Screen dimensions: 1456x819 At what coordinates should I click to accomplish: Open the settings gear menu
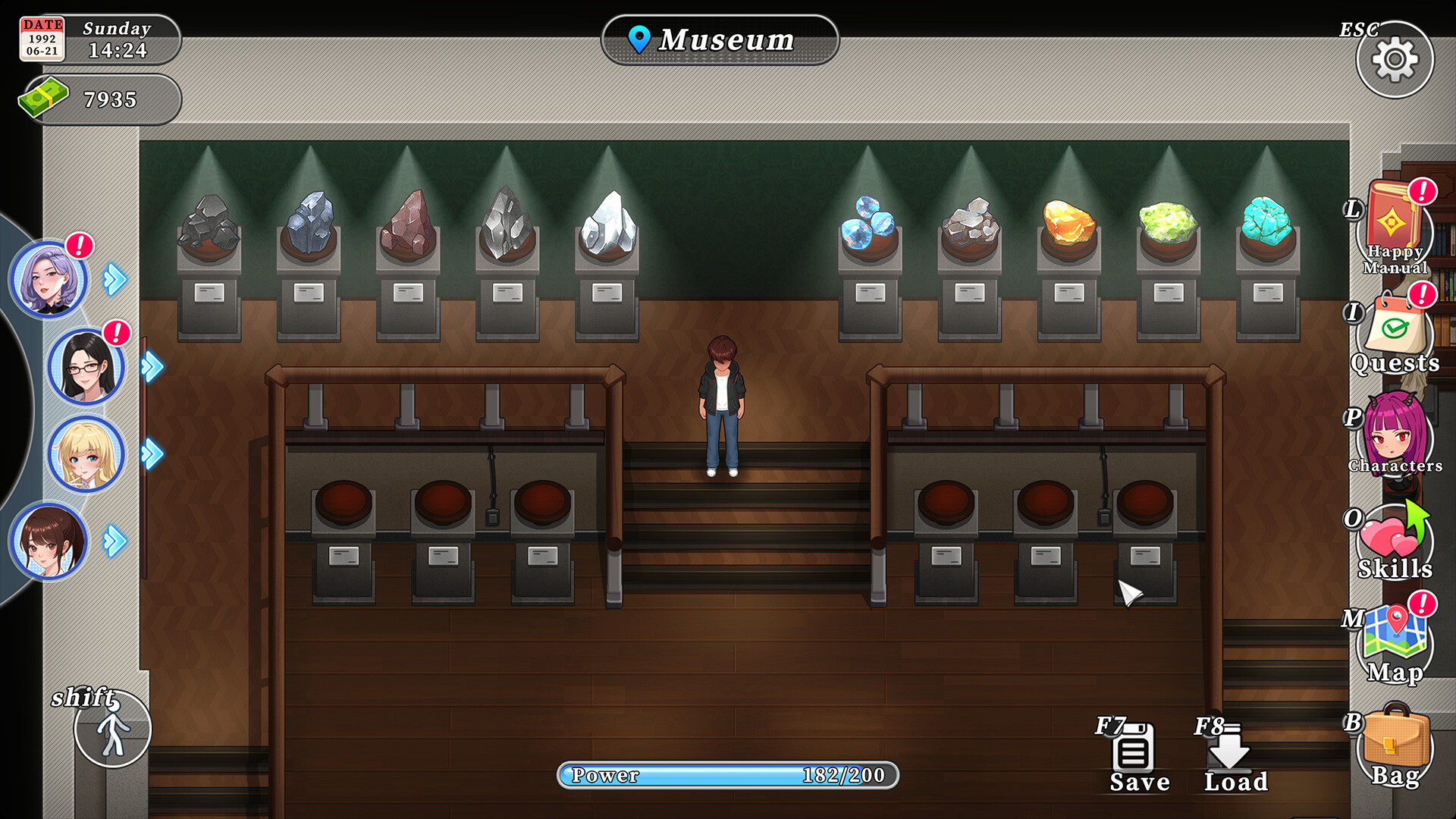coord(1395,59)
